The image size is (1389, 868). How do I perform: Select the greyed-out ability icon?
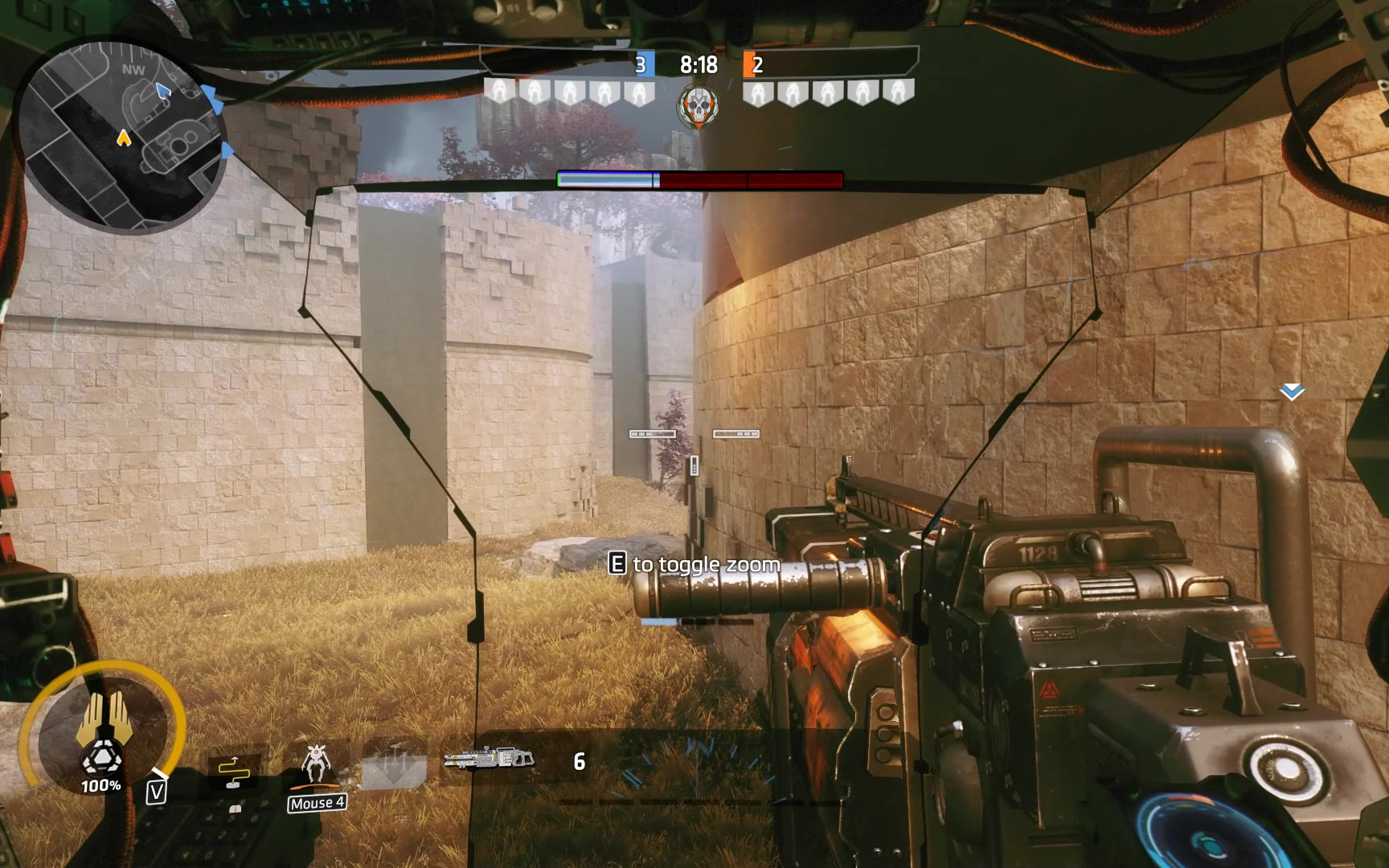(x=394, y=765)
